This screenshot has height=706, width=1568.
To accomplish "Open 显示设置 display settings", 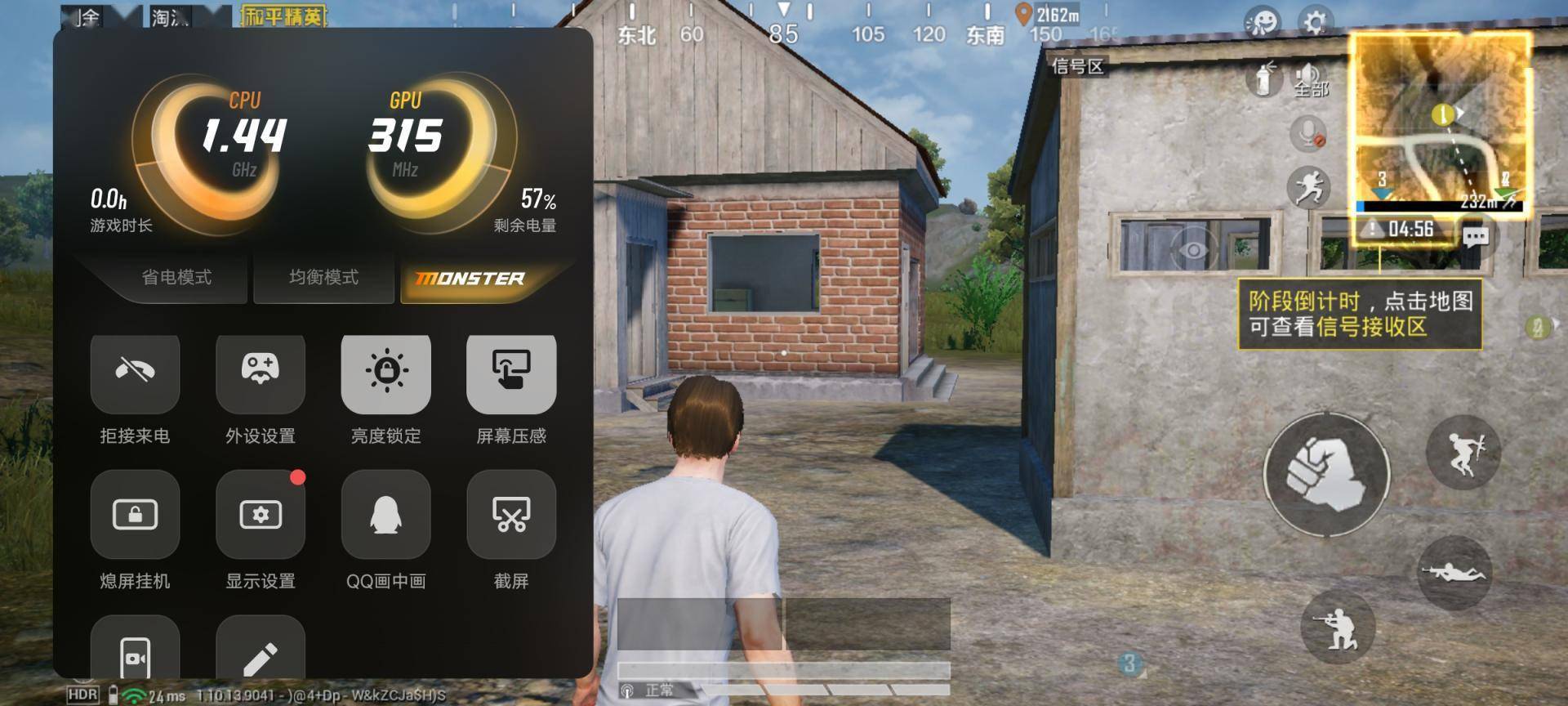I will (x=261, y=515).
